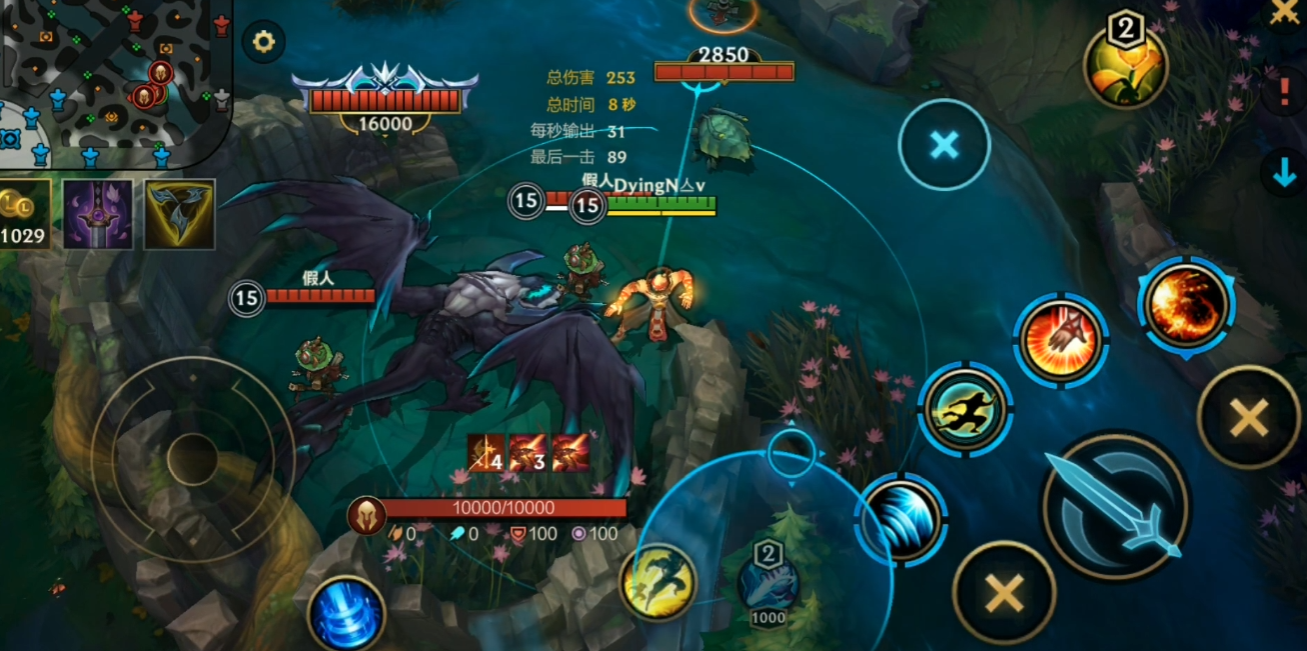The image size is (1307, 651).
Task: Tap the minimap
Action: coord(115,82)
